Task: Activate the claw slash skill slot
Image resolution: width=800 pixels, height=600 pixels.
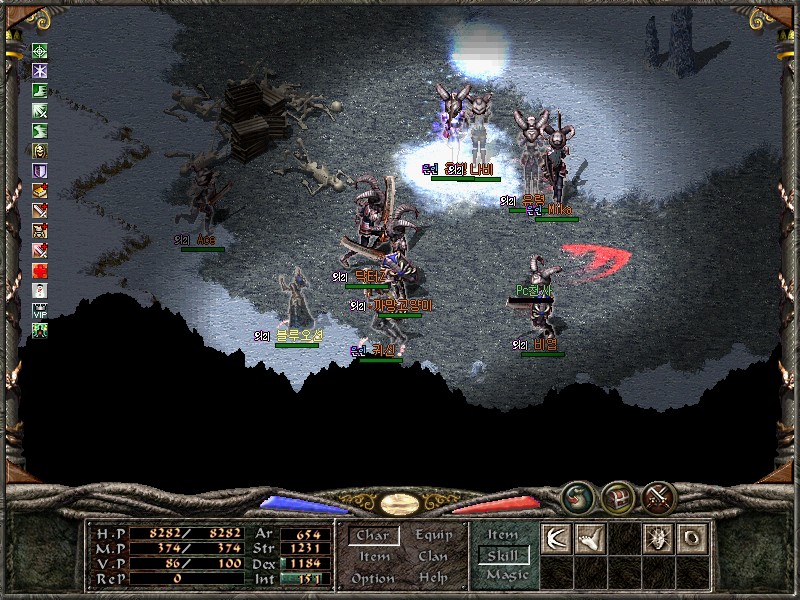Action: pyautogui.click(x=555, y=538)
